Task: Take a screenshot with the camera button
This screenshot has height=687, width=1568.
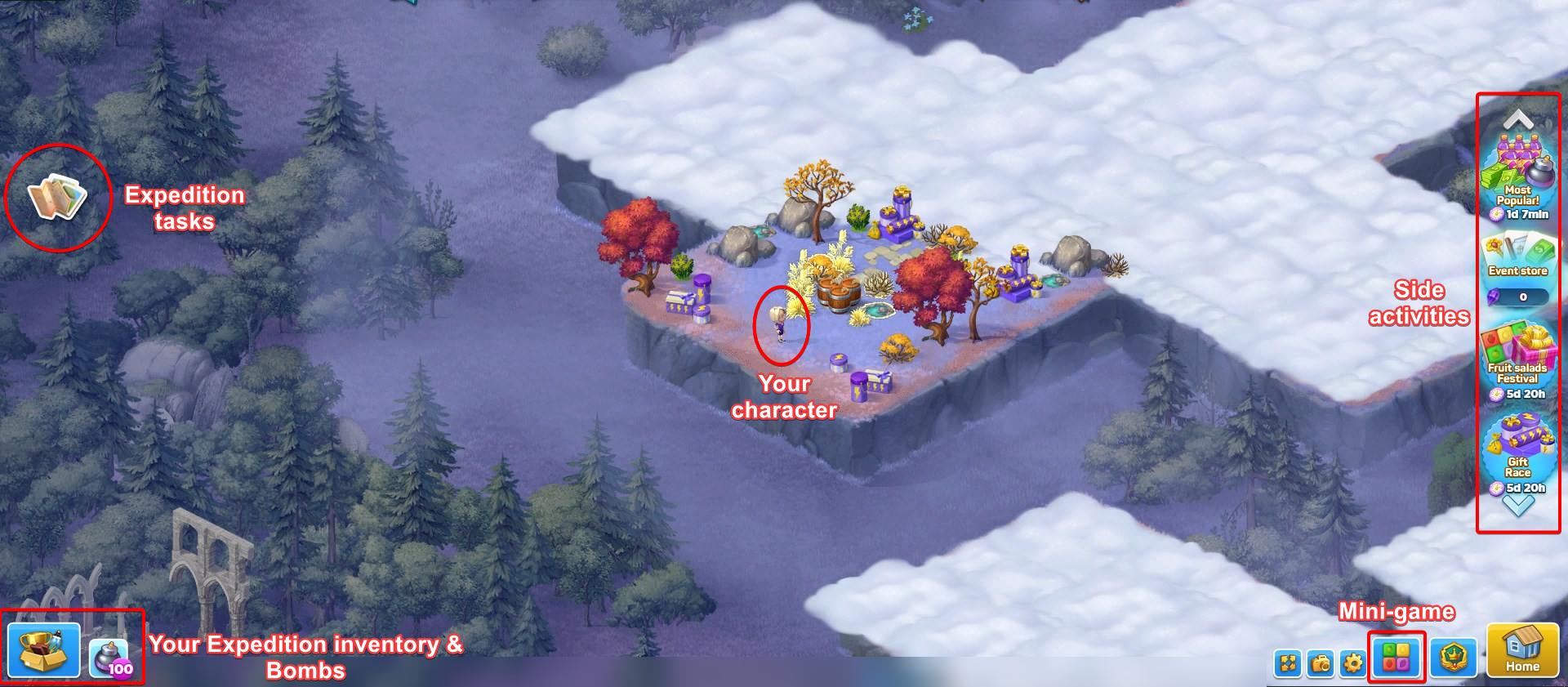Action: [1321, 663]
